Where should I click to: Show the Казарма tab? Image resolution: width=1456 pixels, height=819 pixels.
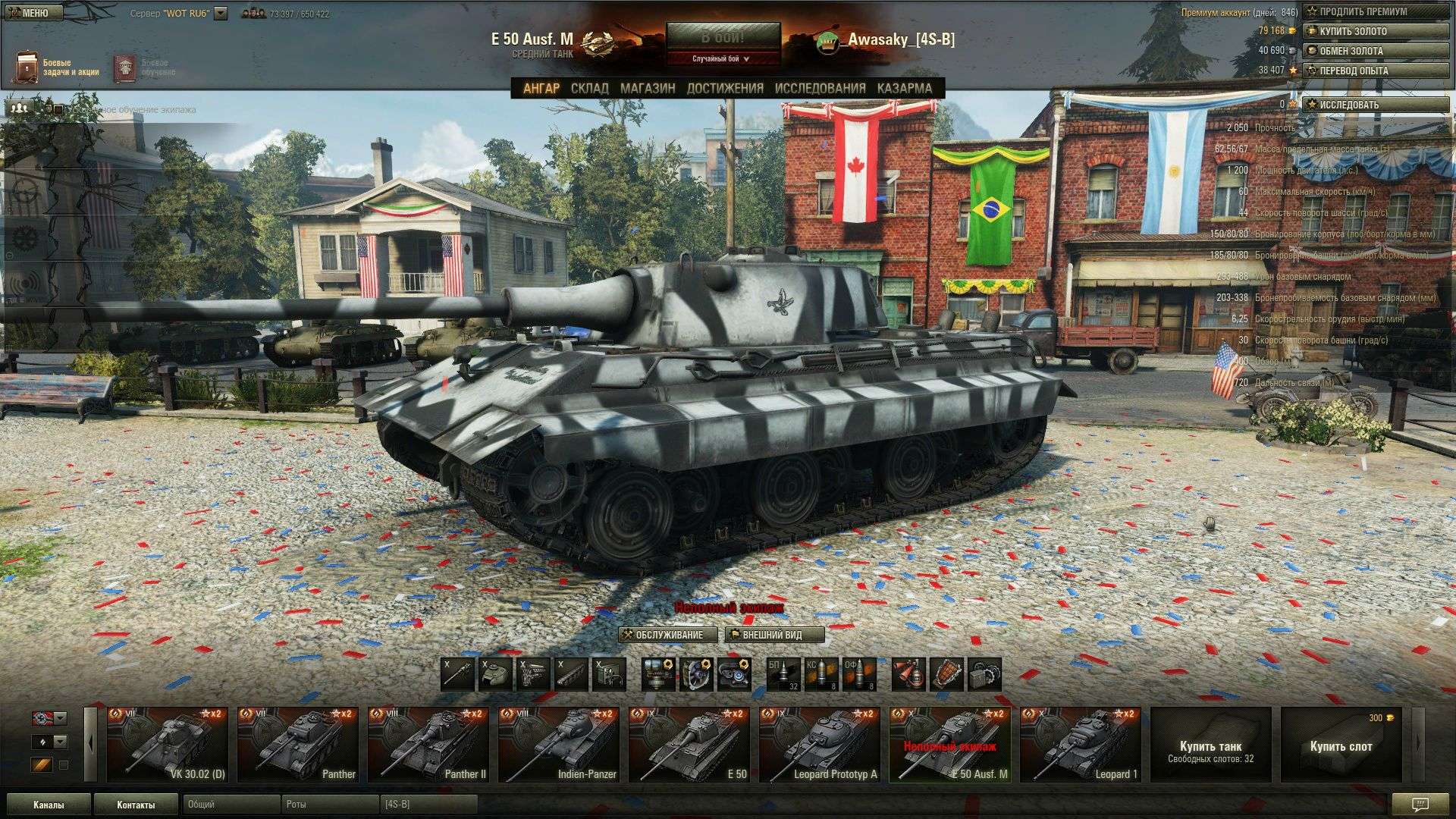904,88
